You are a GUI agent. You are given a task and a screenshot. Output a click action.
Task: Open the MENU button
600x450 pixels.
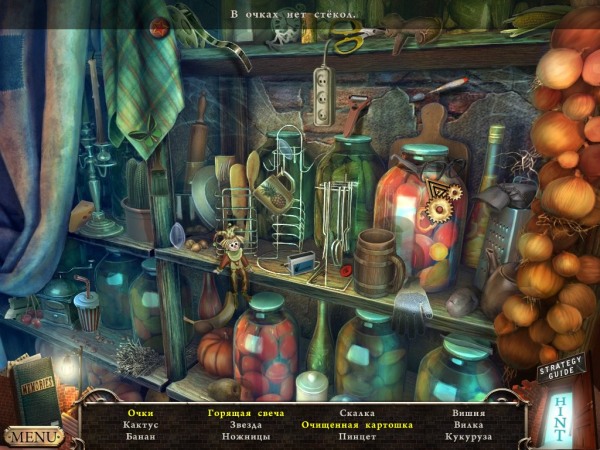pos(33,436)
